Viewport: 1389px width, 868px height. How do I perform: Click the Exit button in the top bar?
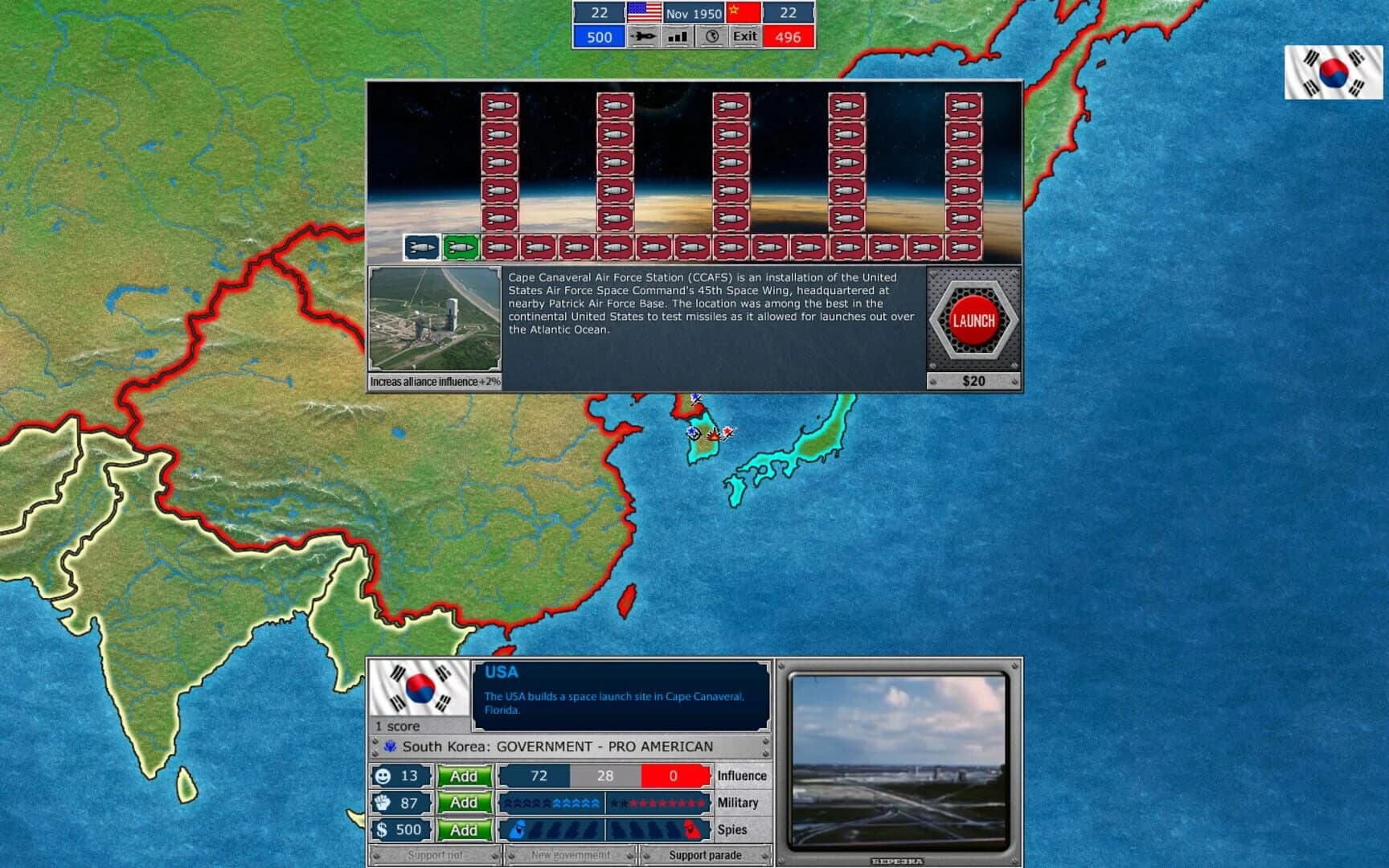click(744, 37)
